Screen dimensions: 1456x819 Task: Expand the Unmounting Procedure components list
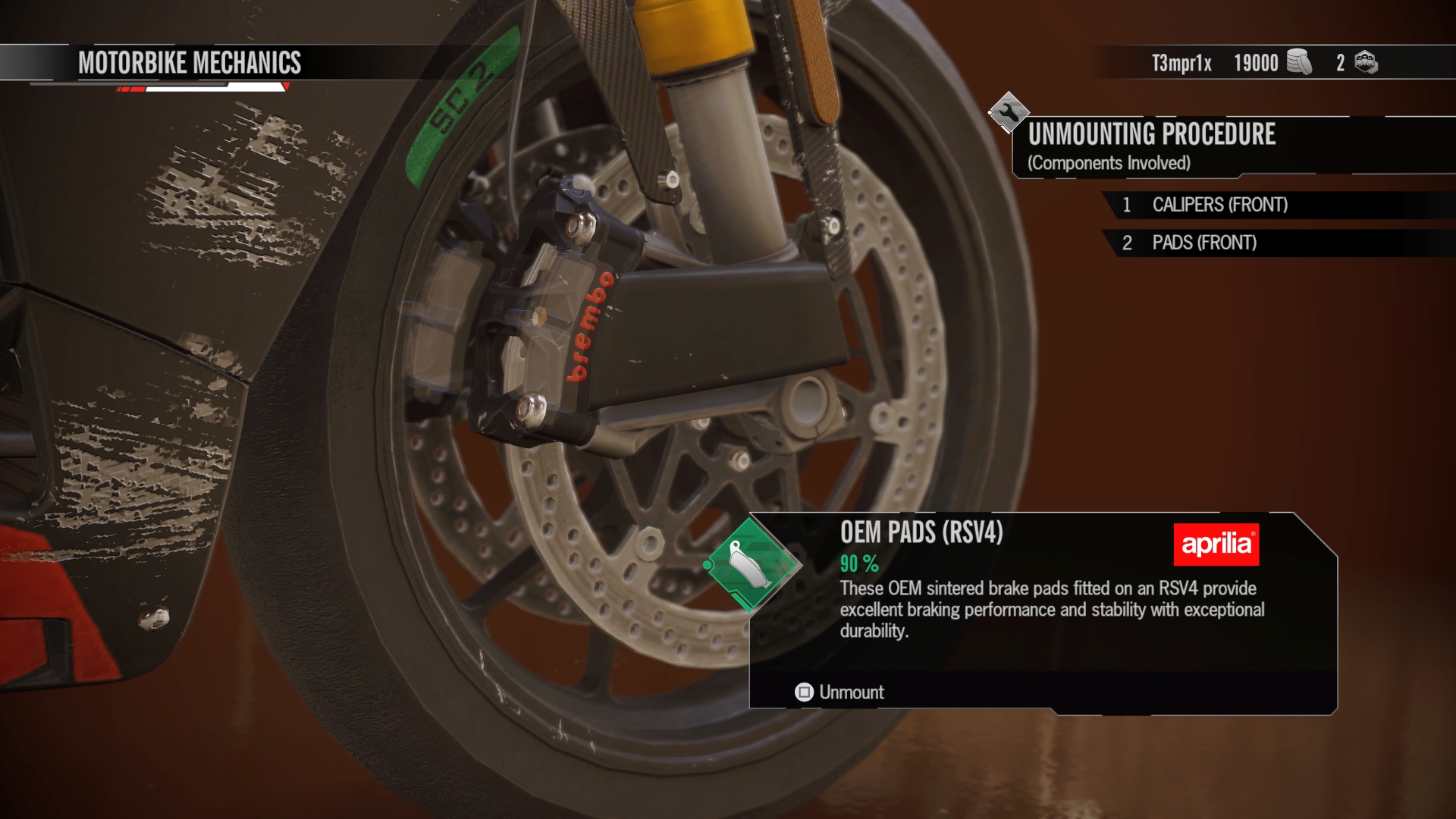pyautogui.click(x=1151, y=136)
